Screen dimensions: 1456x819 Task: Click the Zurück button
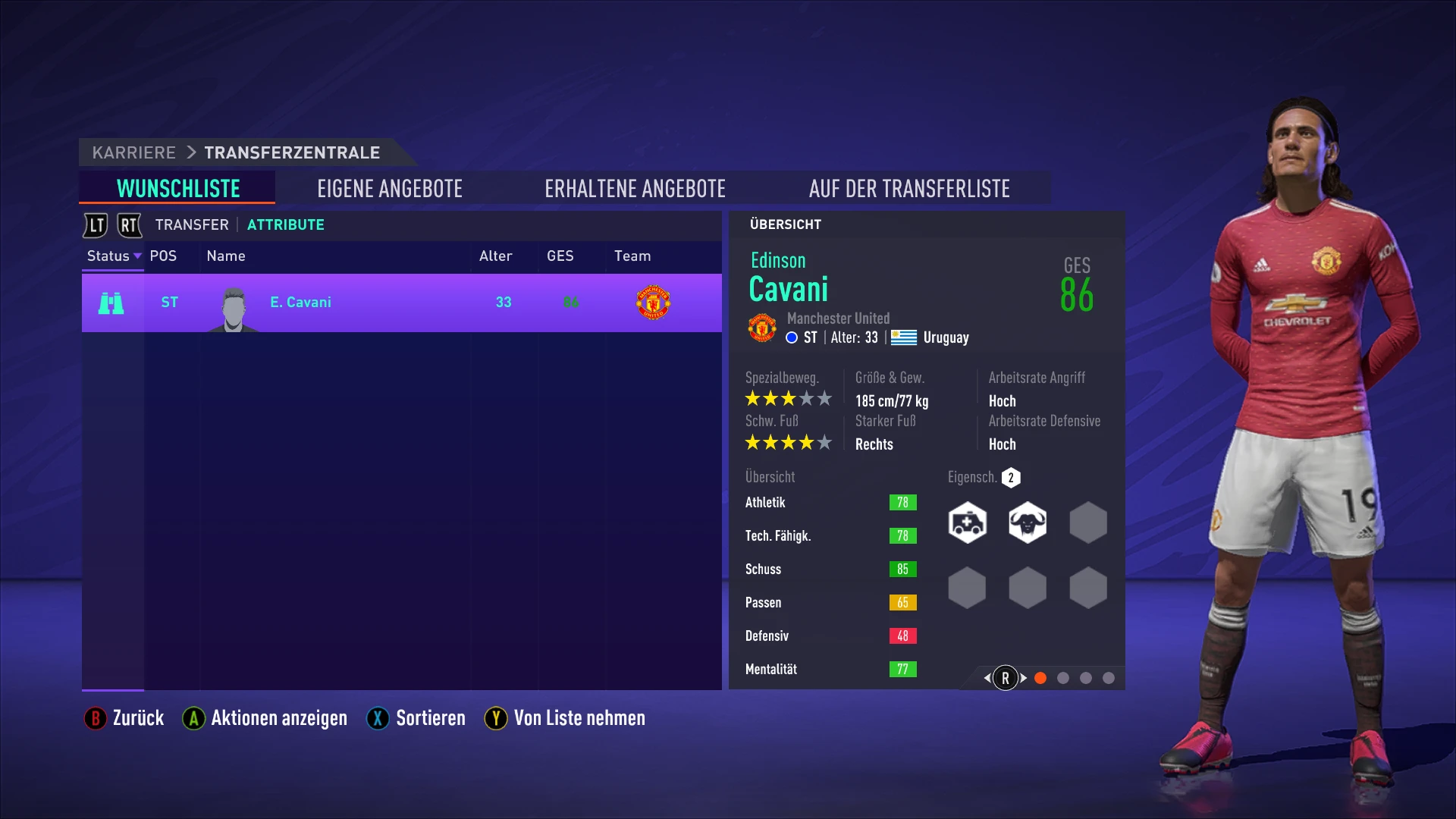click(124, 718)
